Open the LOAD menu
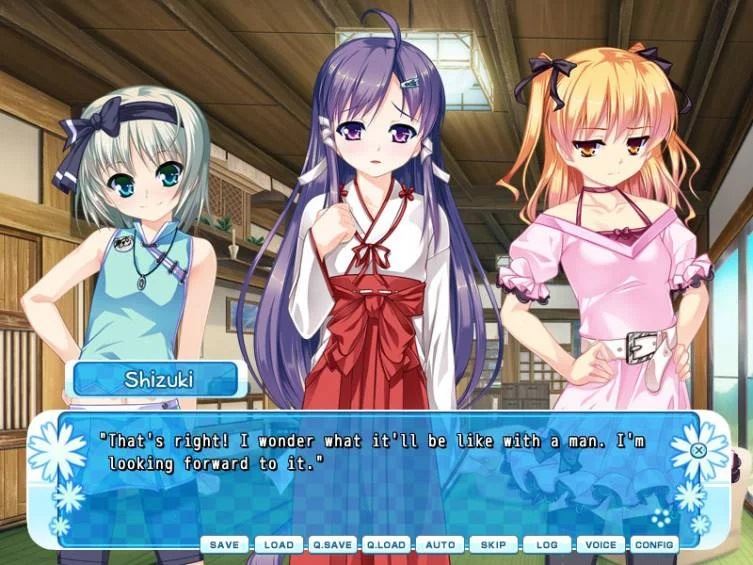Screen dimensions: 753x565 point(278,545)
